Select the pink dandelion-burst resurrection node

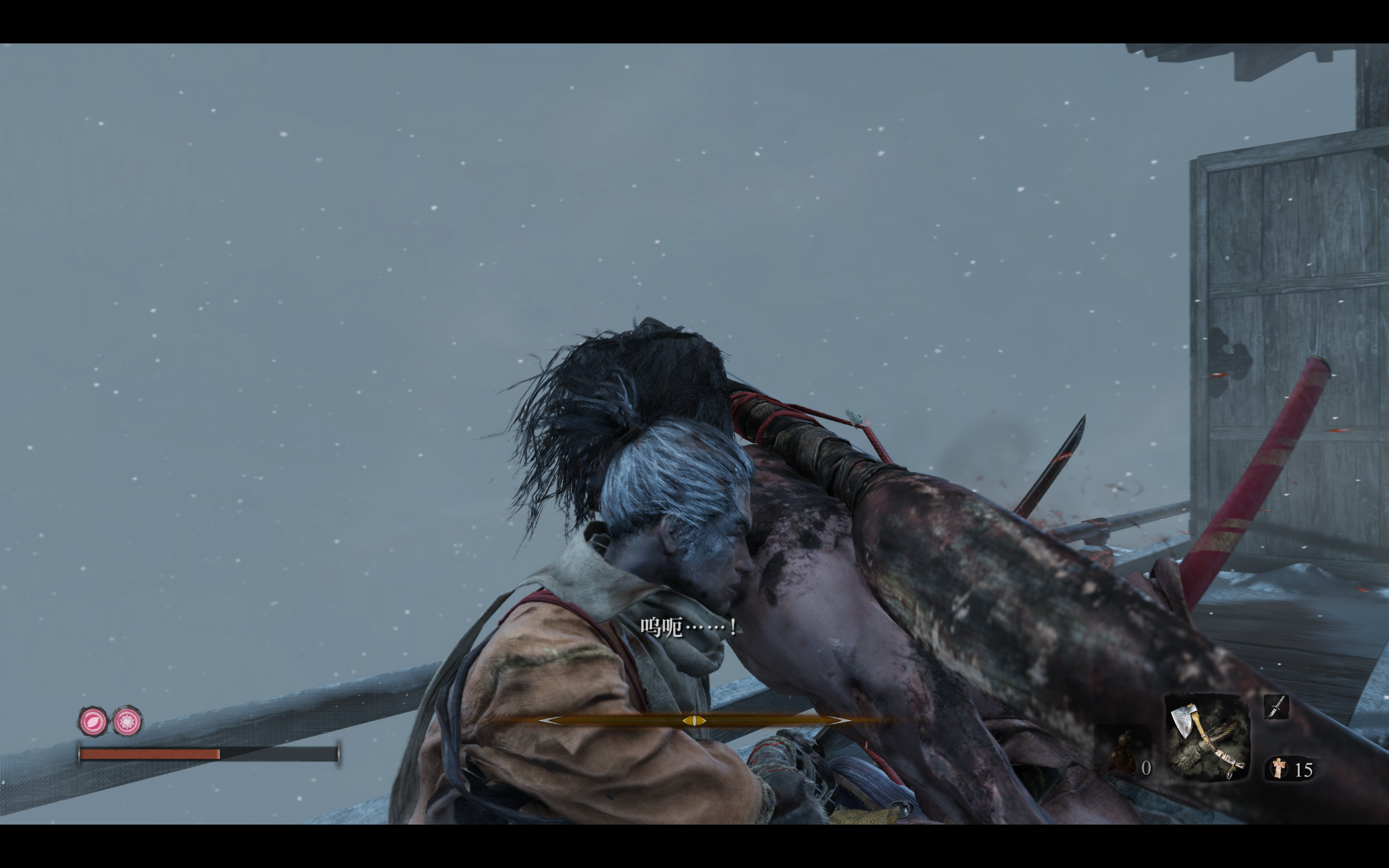click(128, 721)
